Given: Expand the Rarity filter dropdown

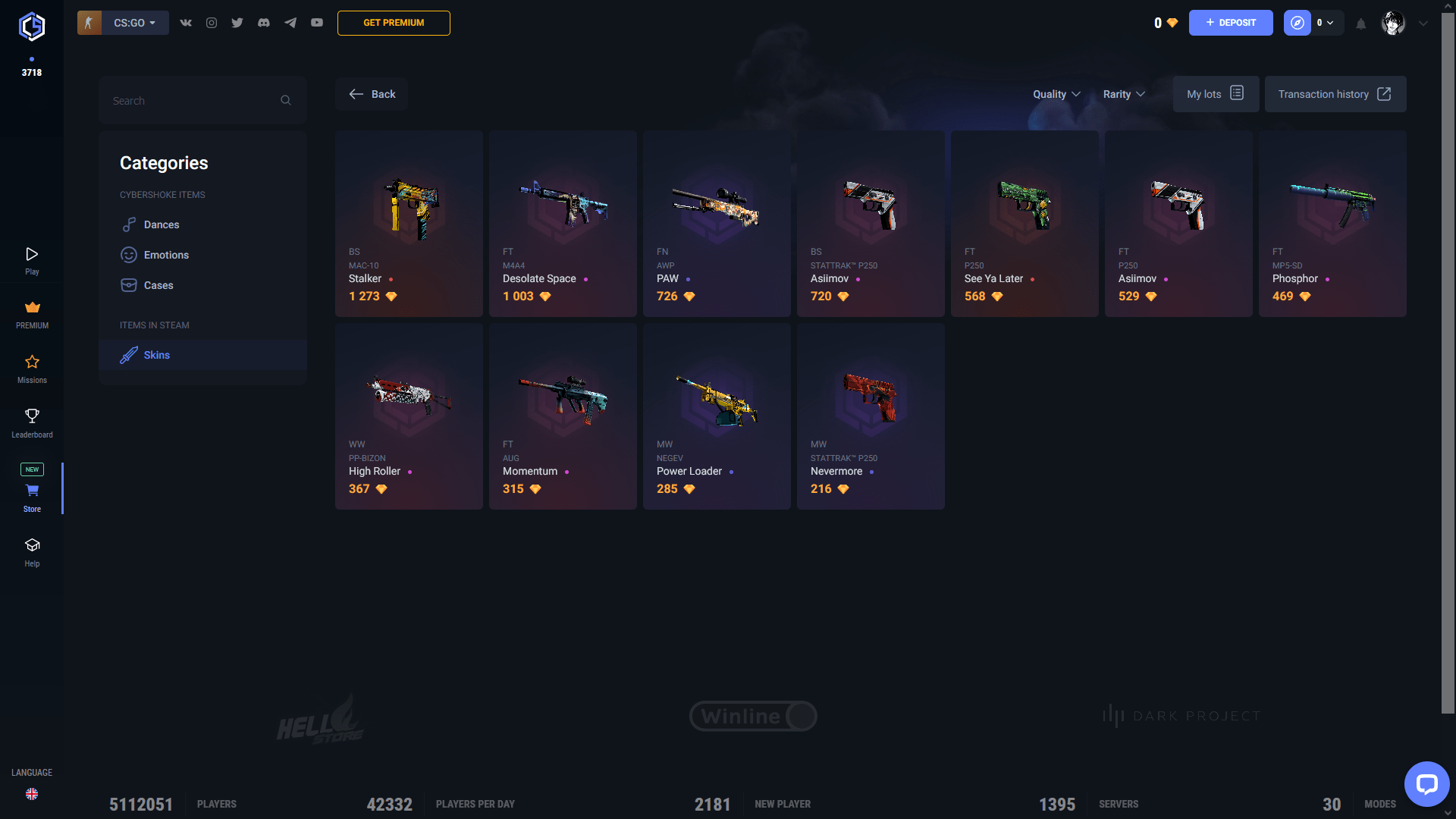Looking at the screenshot, I should coord(1124,94).
